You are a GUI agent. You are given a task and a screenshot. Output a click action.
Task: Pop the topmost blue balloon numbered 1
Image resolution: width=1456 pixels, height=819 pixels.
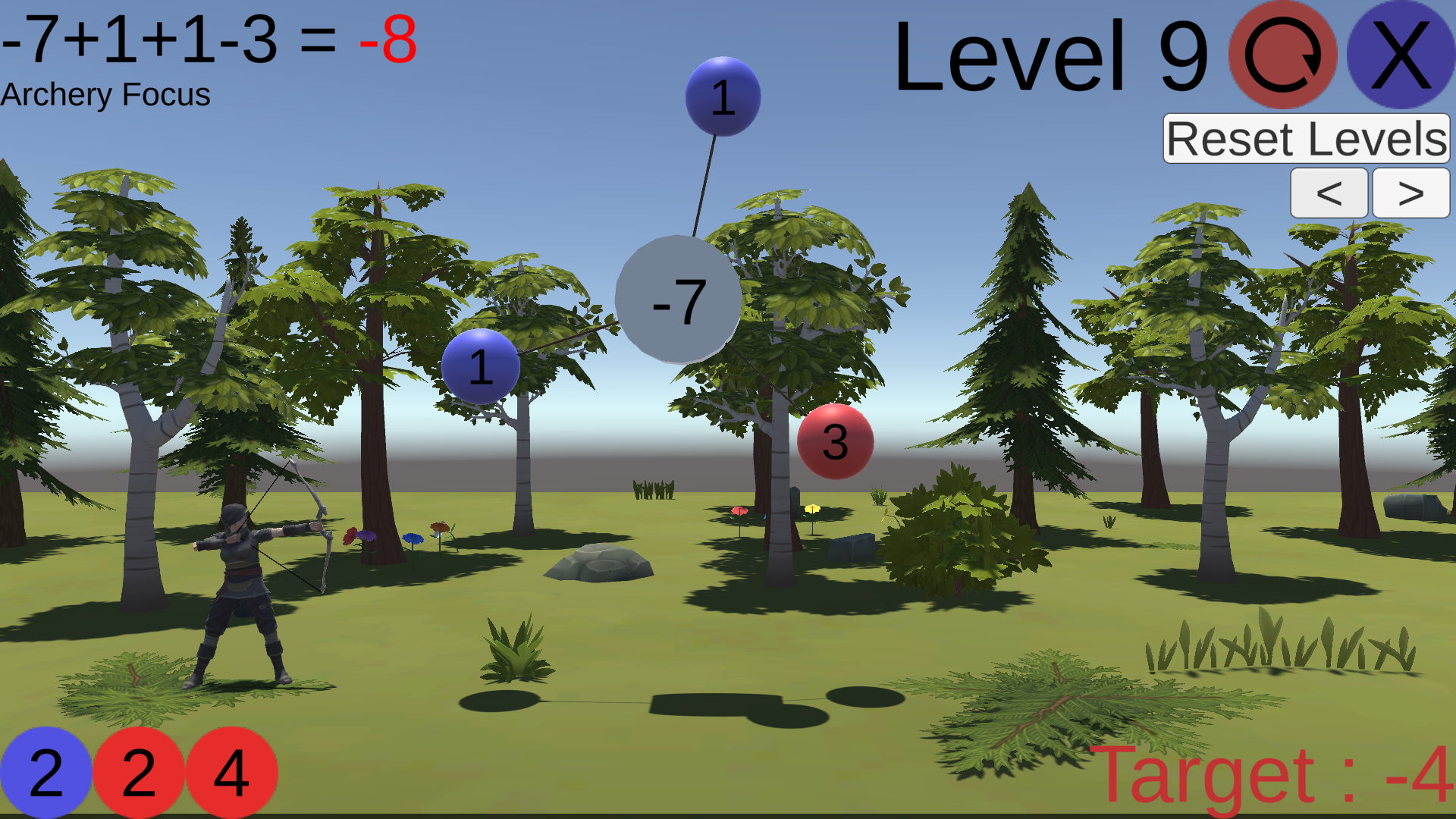click(x=722, y=97)
